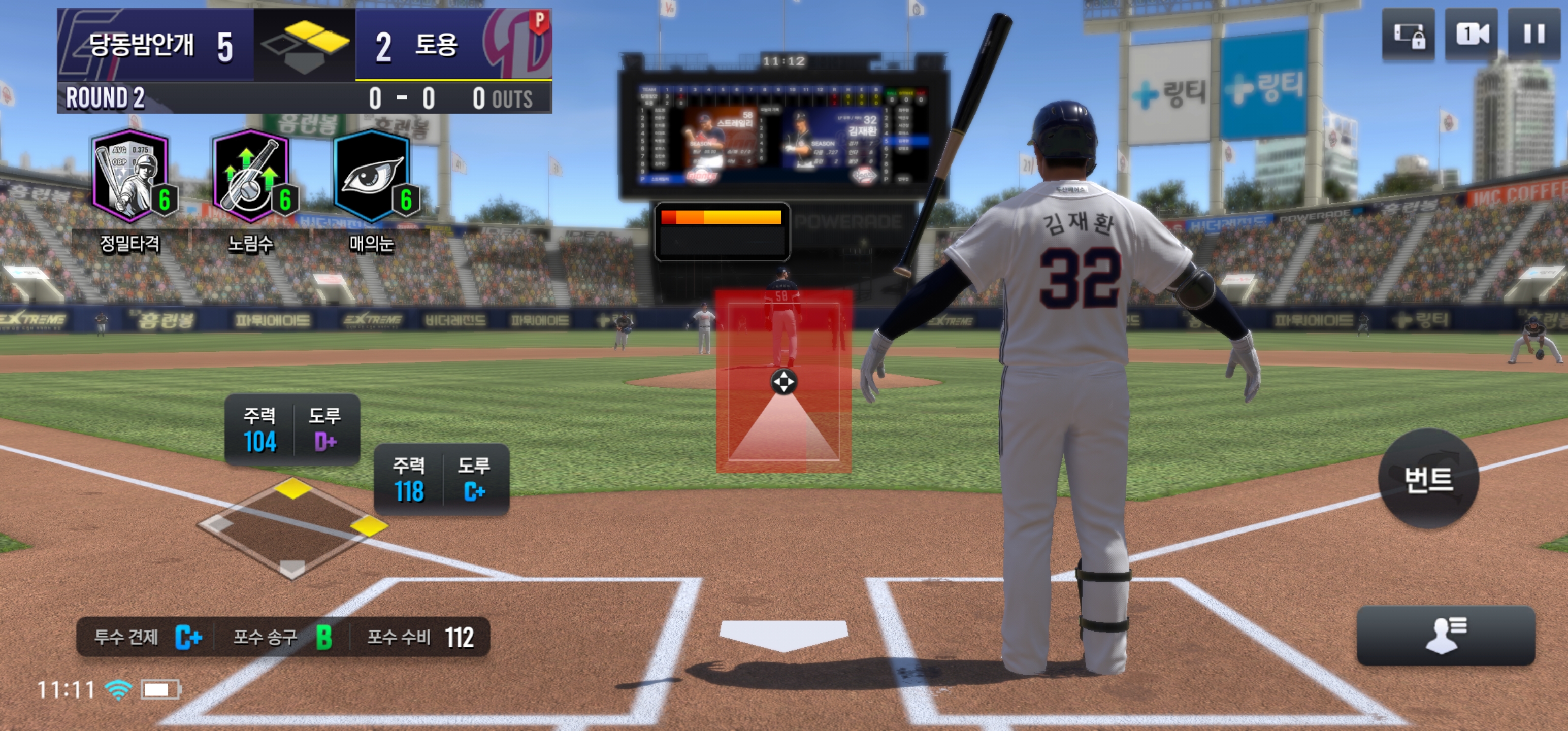The width and height of the screenshot is (1568, 731).
Task: Open the player lineup button
Action: pos(1446,636)
